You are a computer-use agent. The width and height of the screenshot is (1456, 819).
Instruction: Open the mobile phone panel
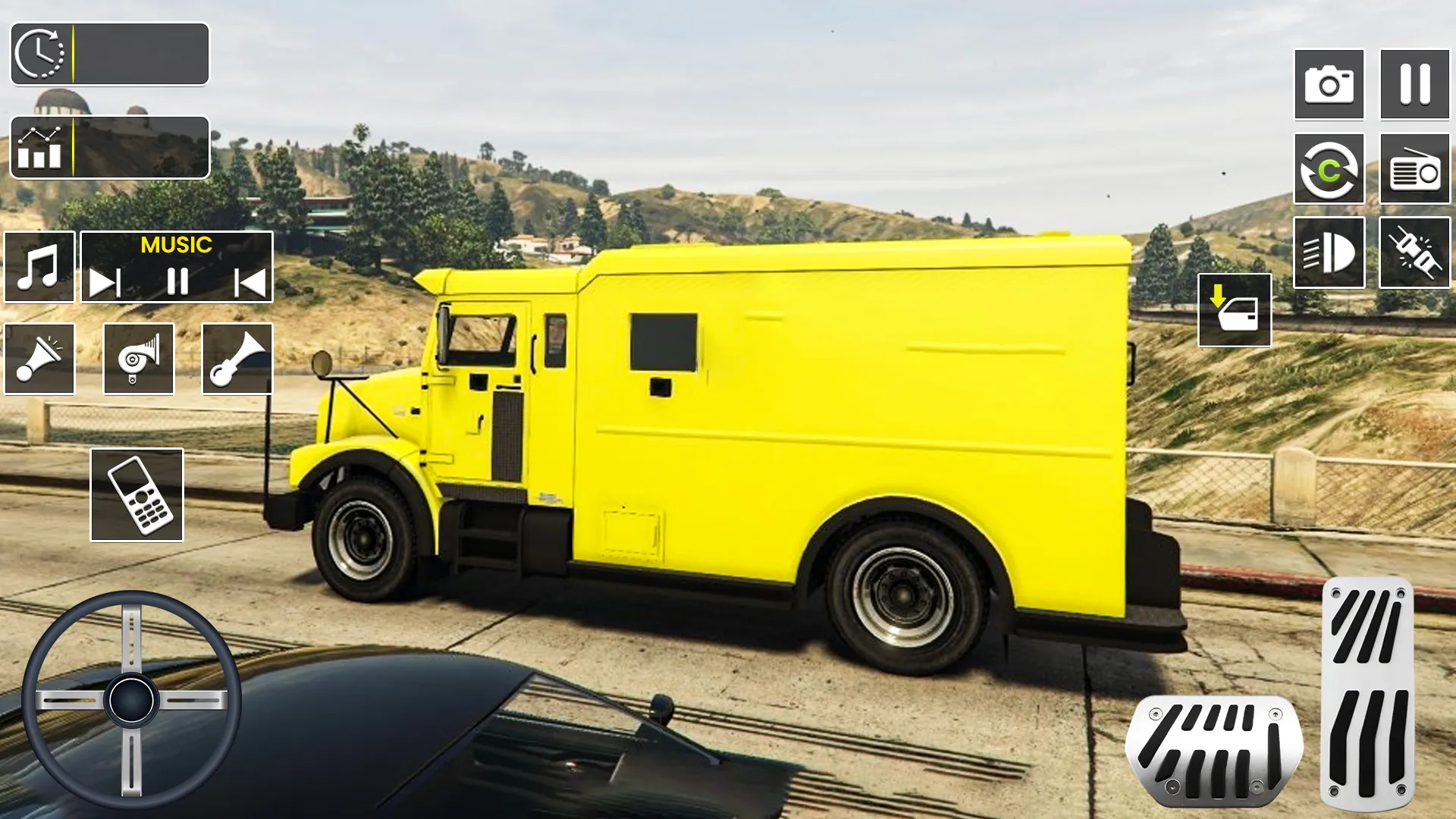click(x=136, y=494)
